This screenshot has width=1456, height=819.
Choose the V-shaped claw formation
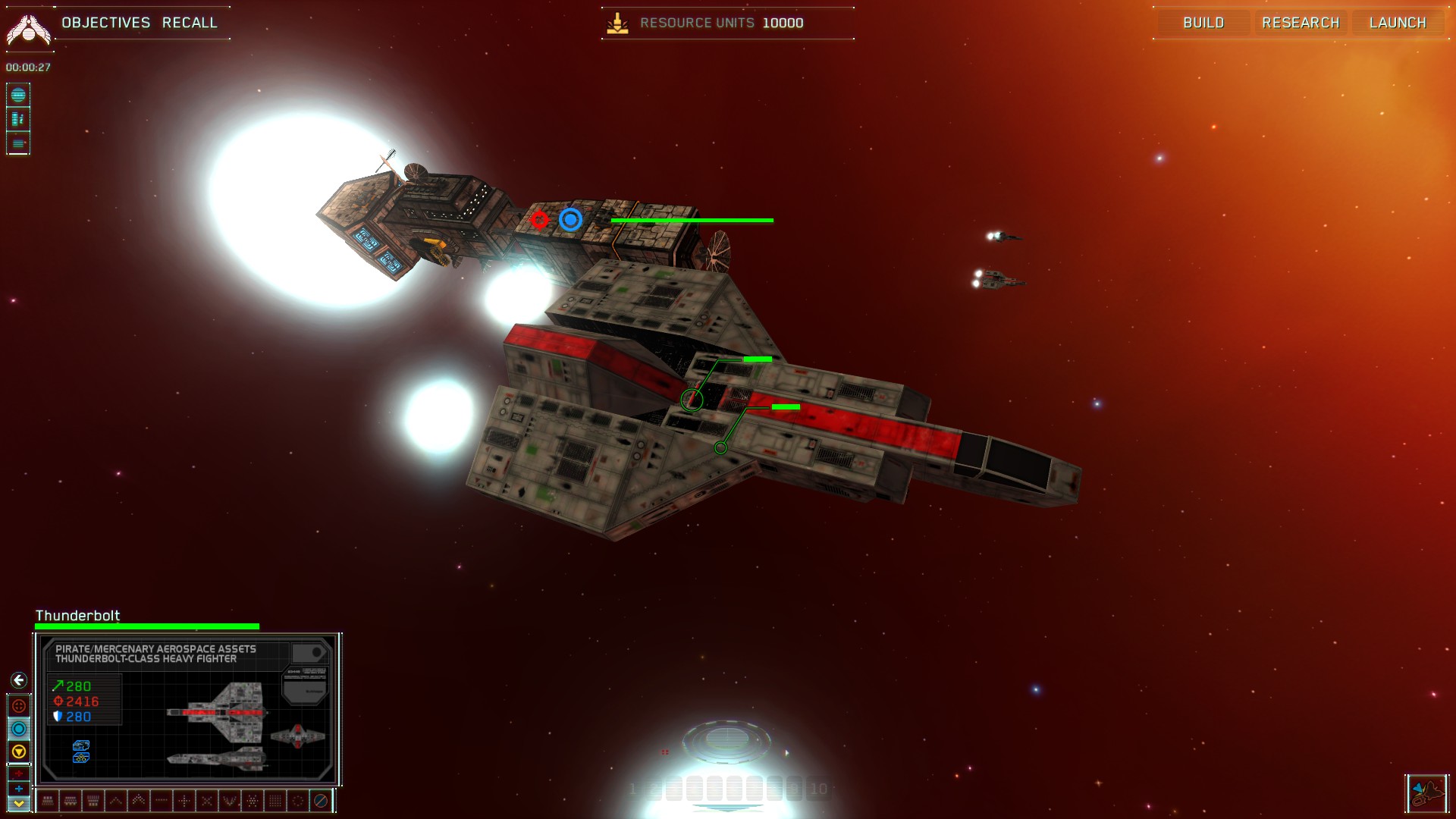[229, 800]
